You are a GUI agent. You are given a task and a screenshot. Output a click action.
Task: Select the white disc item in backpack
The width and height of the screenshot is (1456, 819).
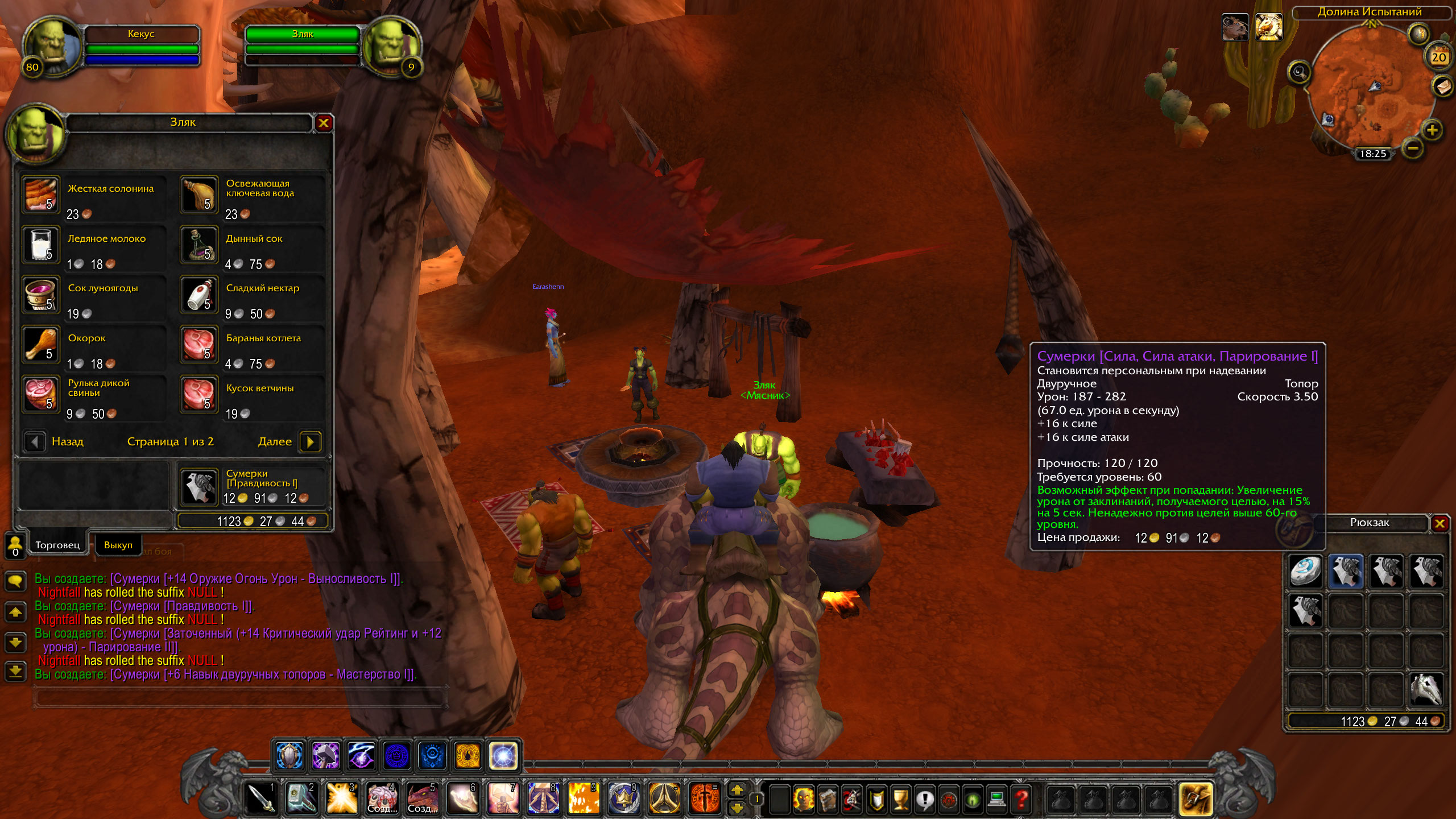point(1306,571)
